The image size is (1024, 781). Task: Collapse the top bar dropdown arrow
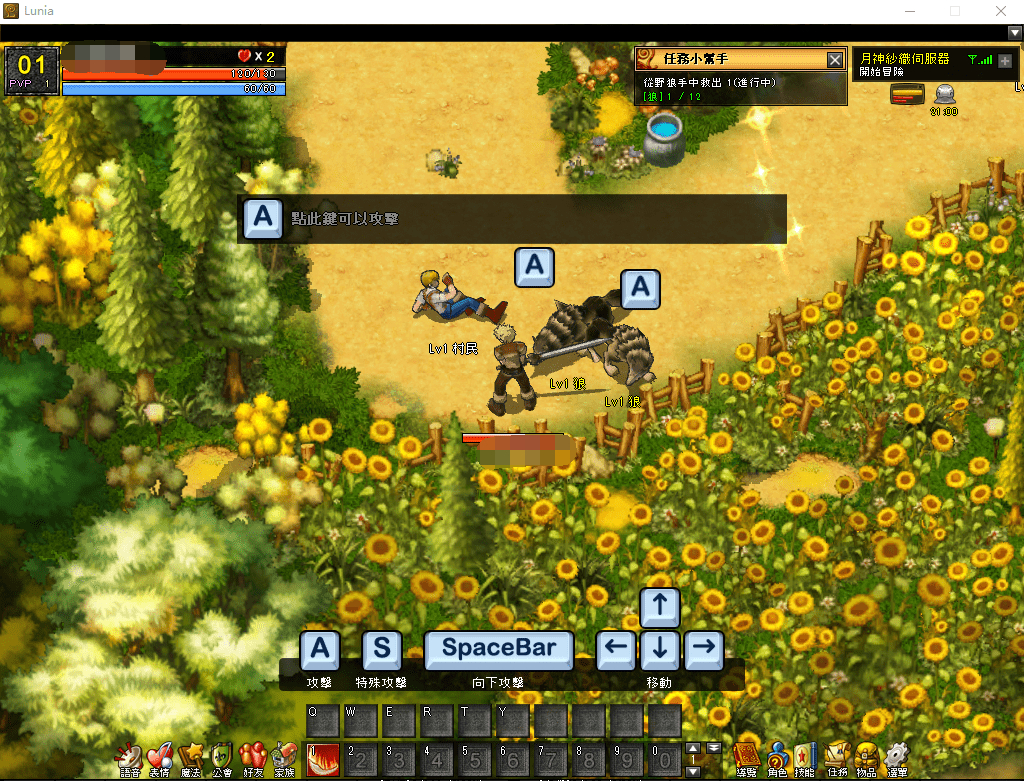tap(1014, 33)
